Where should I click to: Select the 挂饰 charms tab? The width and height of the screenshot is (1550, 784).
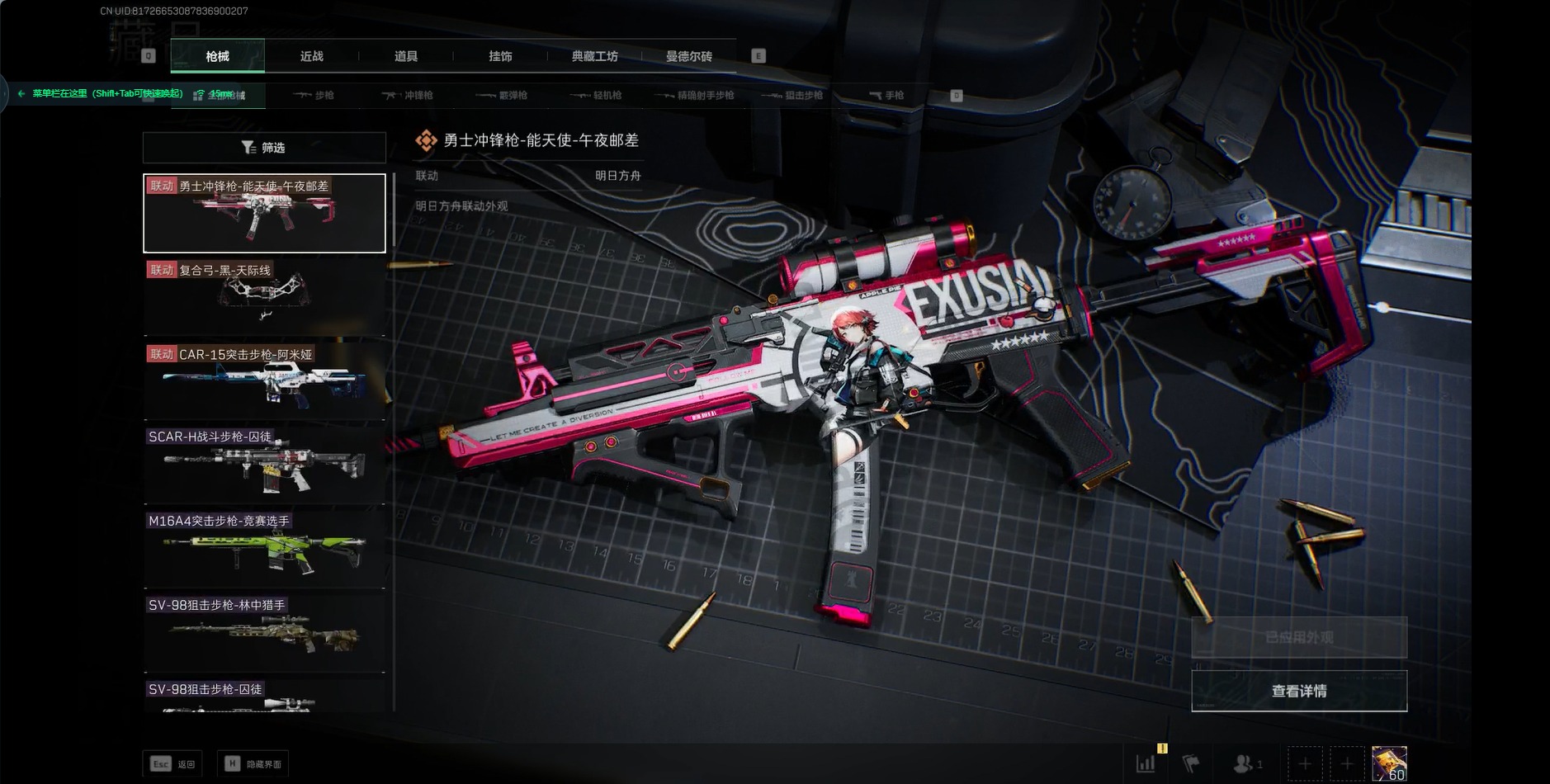pos(500,56)
